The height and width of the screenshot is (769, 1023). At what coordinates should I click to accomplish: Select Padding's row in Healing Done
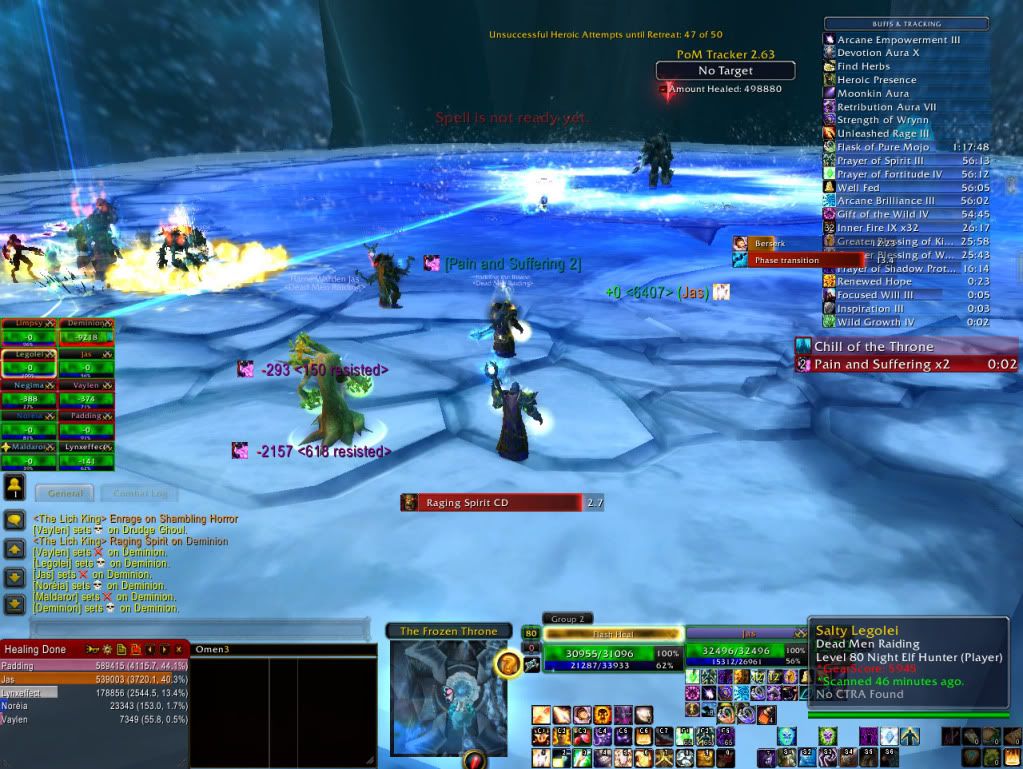click(x=95, y=665)
